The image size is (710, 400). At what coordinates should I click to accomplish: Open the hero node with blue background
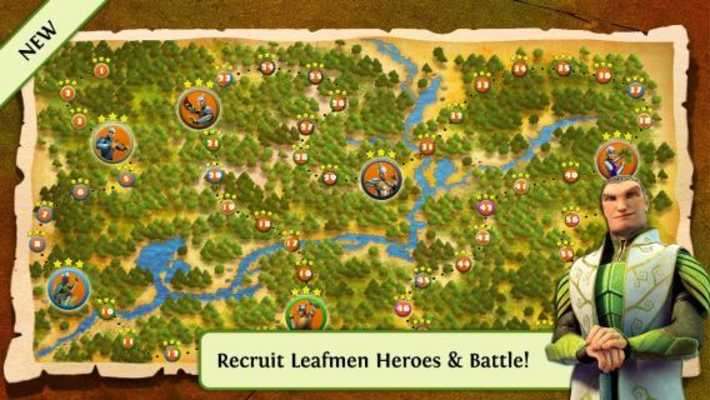[68, 289]
